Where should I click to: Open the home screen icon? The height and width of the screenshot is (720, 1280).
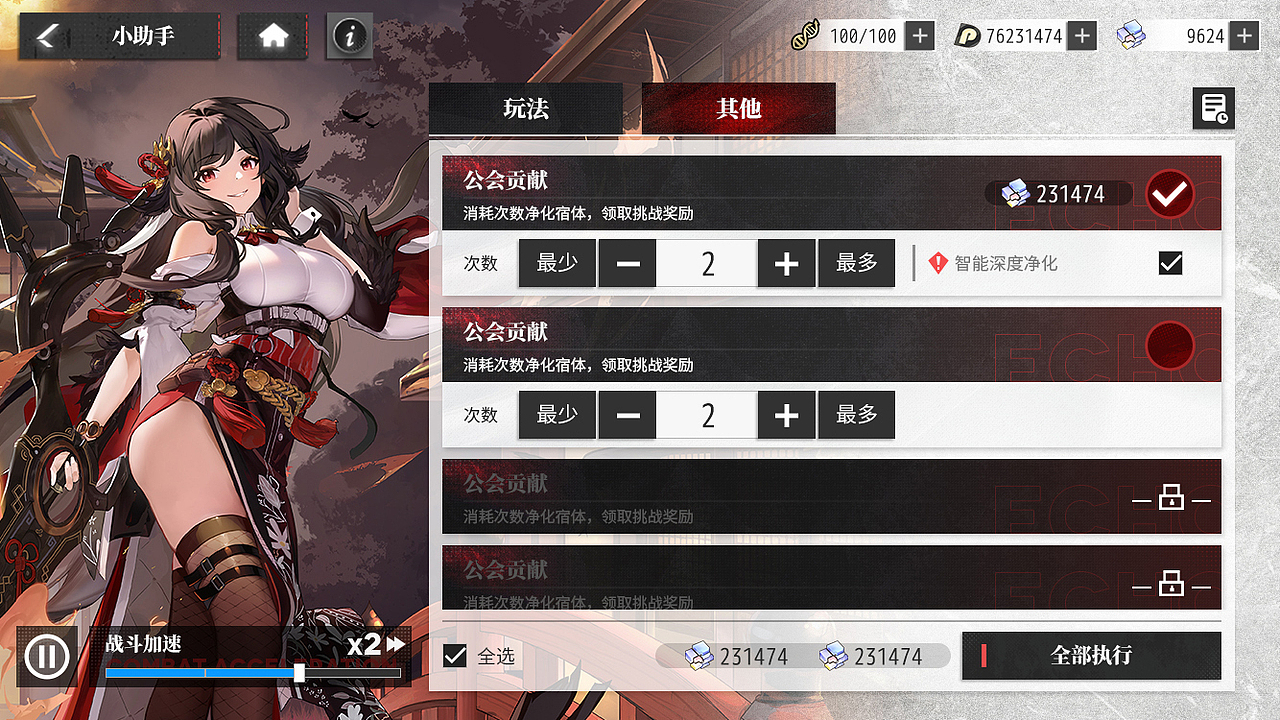[272, 35]
